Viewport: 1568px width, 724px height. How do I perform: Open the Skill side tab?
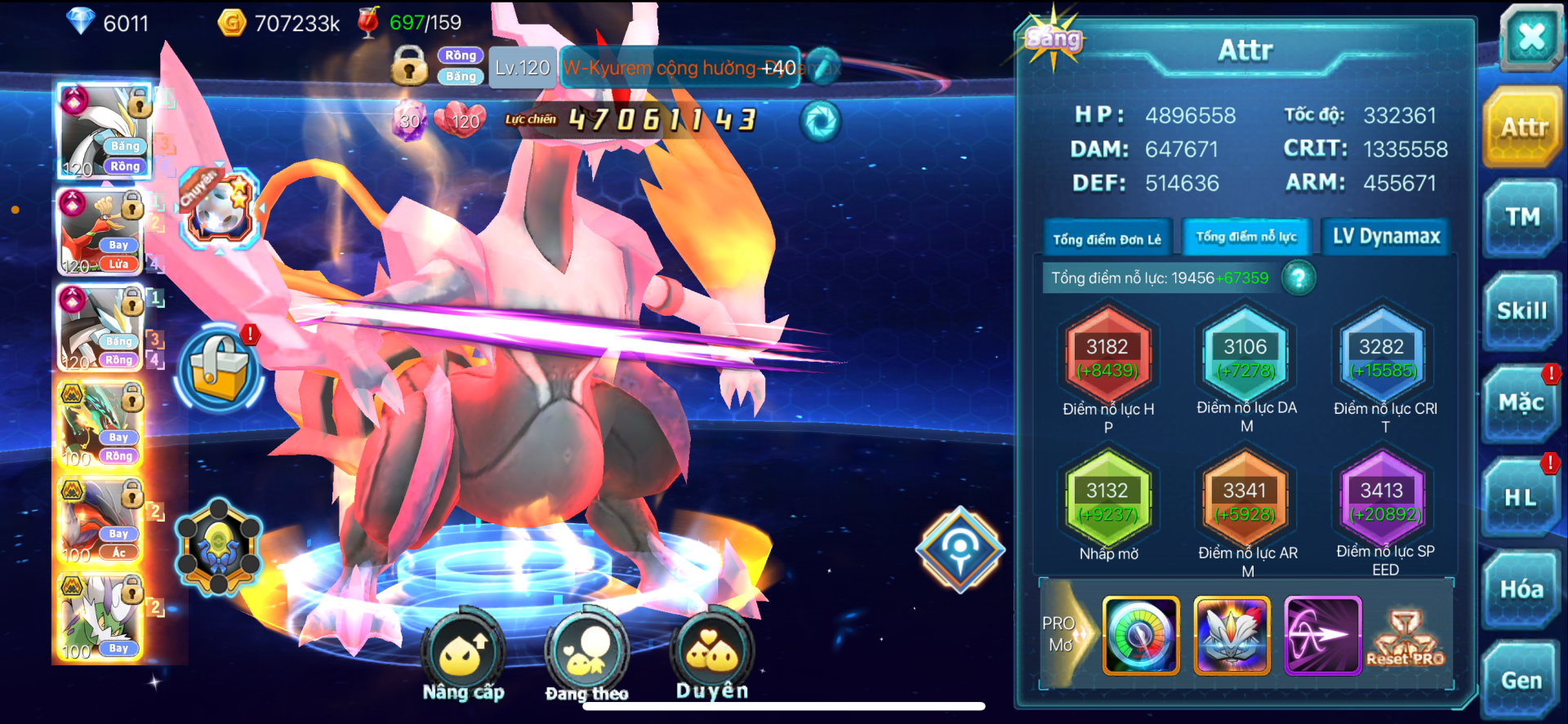[1522, 311]
